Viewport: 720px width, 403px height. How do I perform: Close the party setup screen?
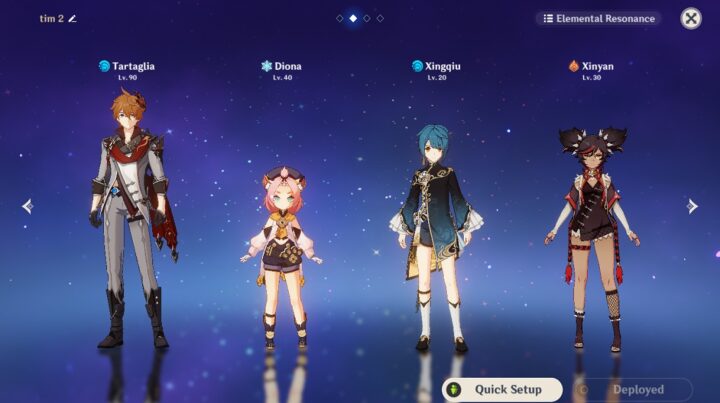[x=691, y=18]
